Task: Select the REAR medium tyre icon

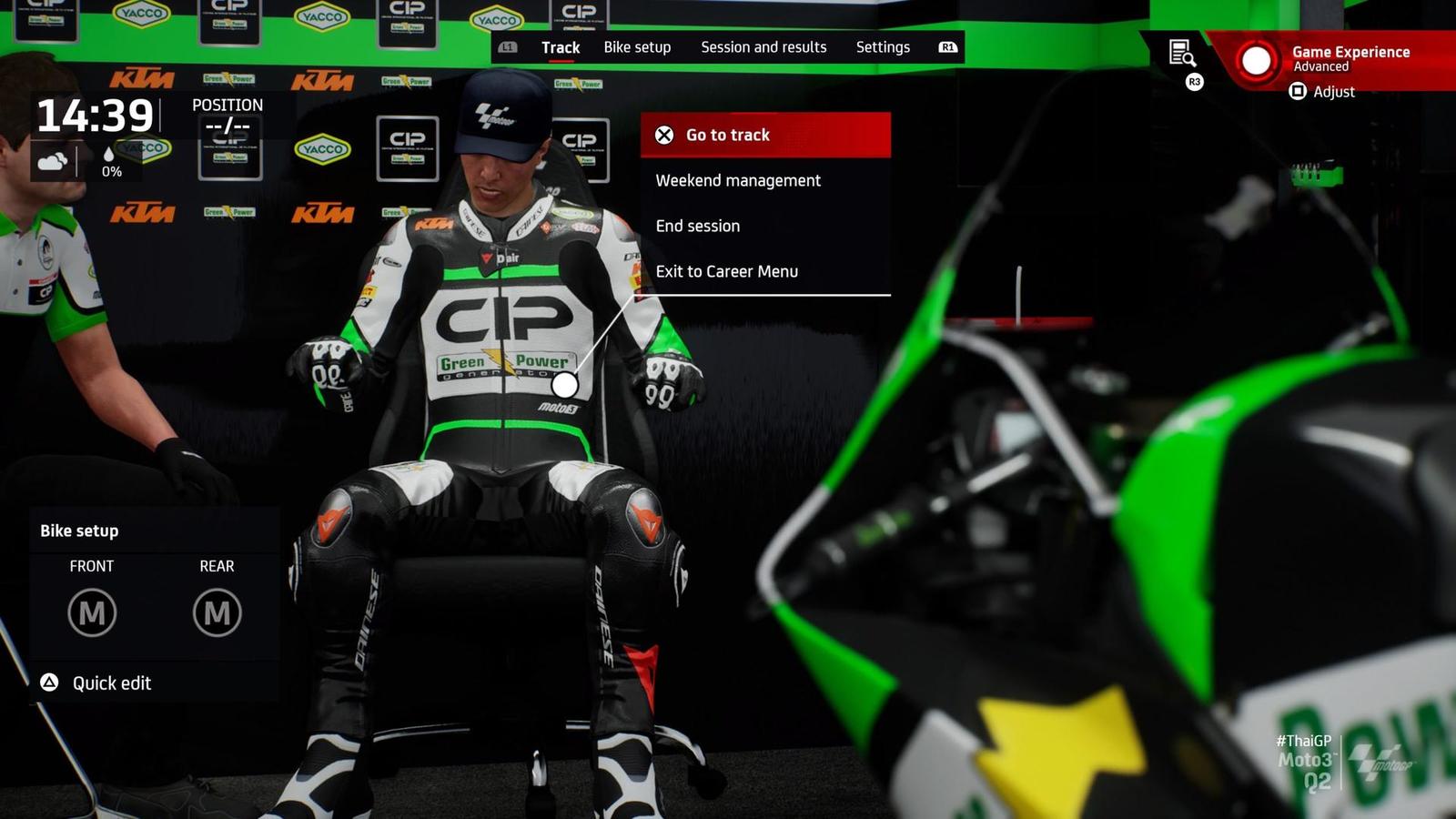Action: pyautogui.click(x=217, y=612)
